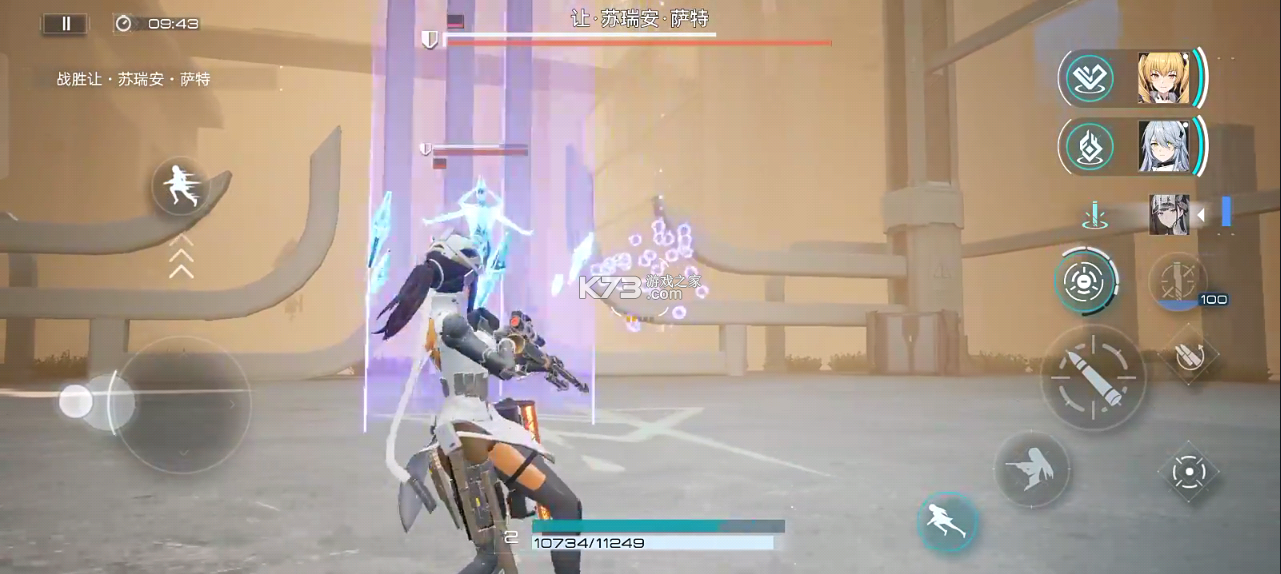This screenshot has width=1281, height=574.
Task: Select the objective text about defeating the boss
Action: [133, 79]
